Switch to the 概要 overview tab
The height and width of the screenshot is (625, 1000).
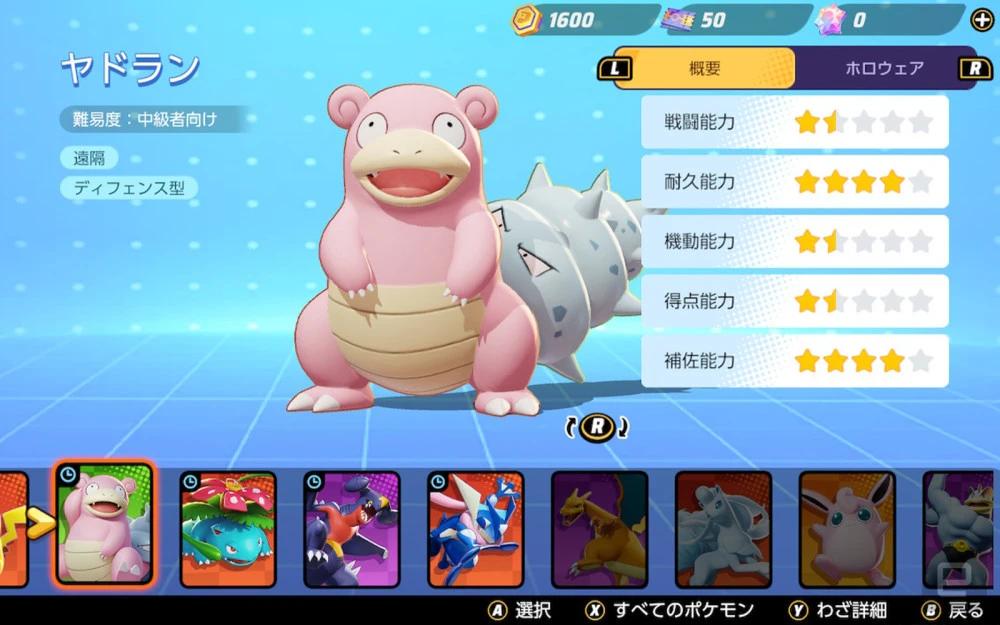(x=704, y=69)
